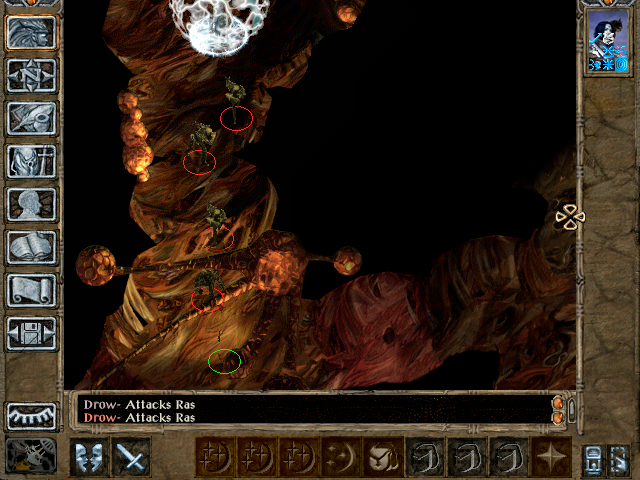
Task: Open the options menu with floppy disk icon
Action: point(31,333)
